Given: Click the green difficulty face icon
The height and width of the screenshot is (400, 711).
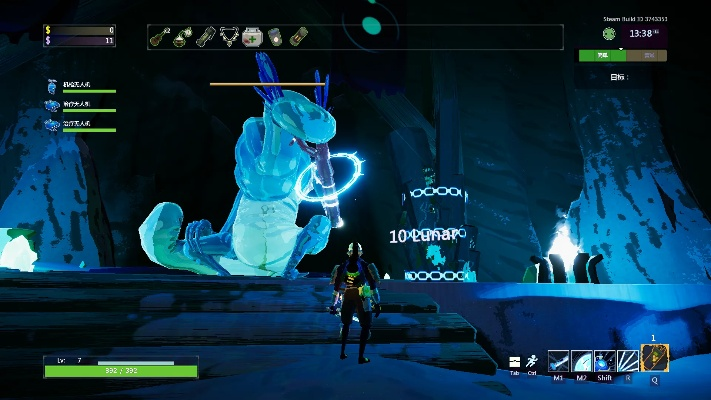Looking at the screenshot, I should [x=608, y=33].
